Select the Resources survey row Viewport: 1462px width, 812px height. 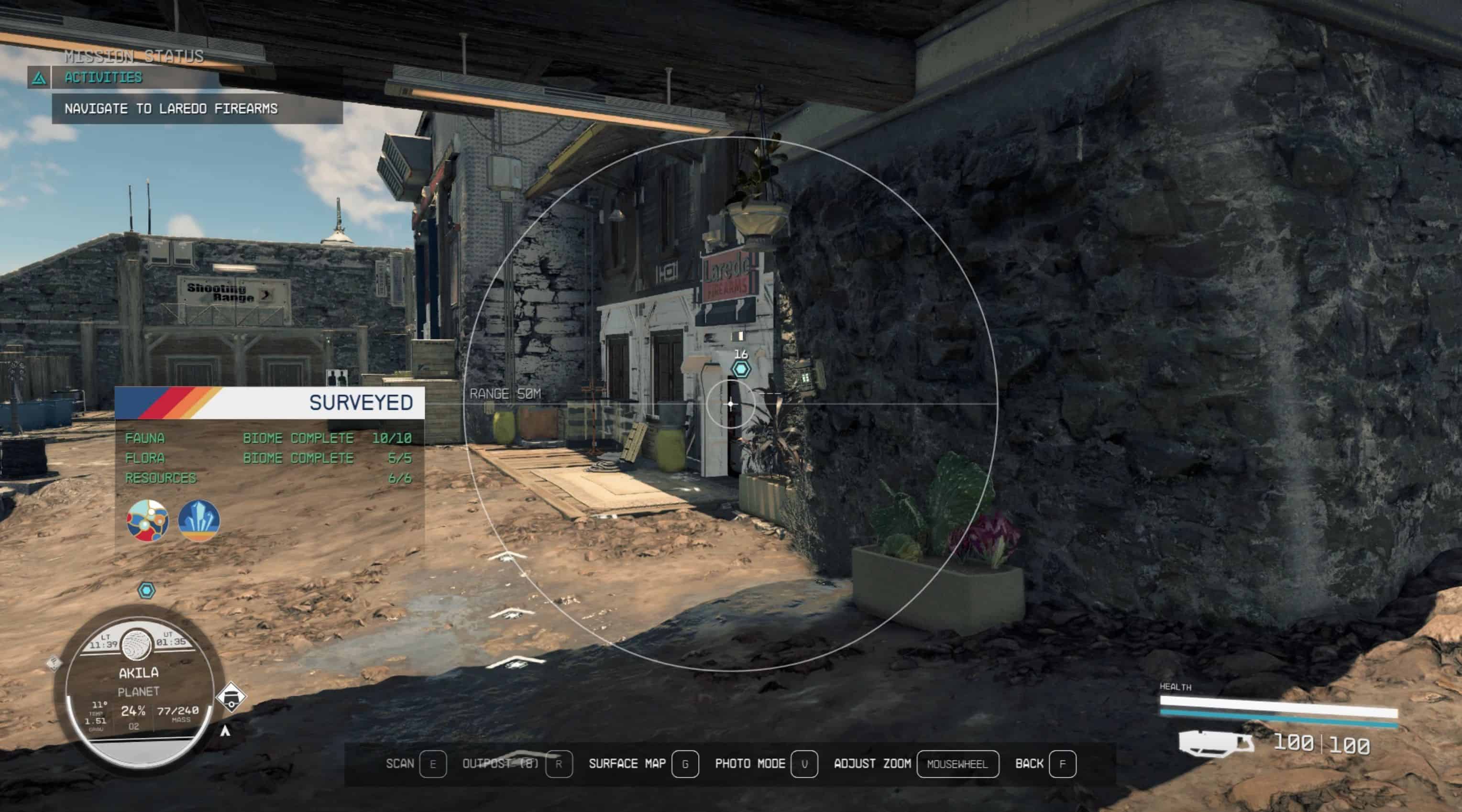point(268,478)
